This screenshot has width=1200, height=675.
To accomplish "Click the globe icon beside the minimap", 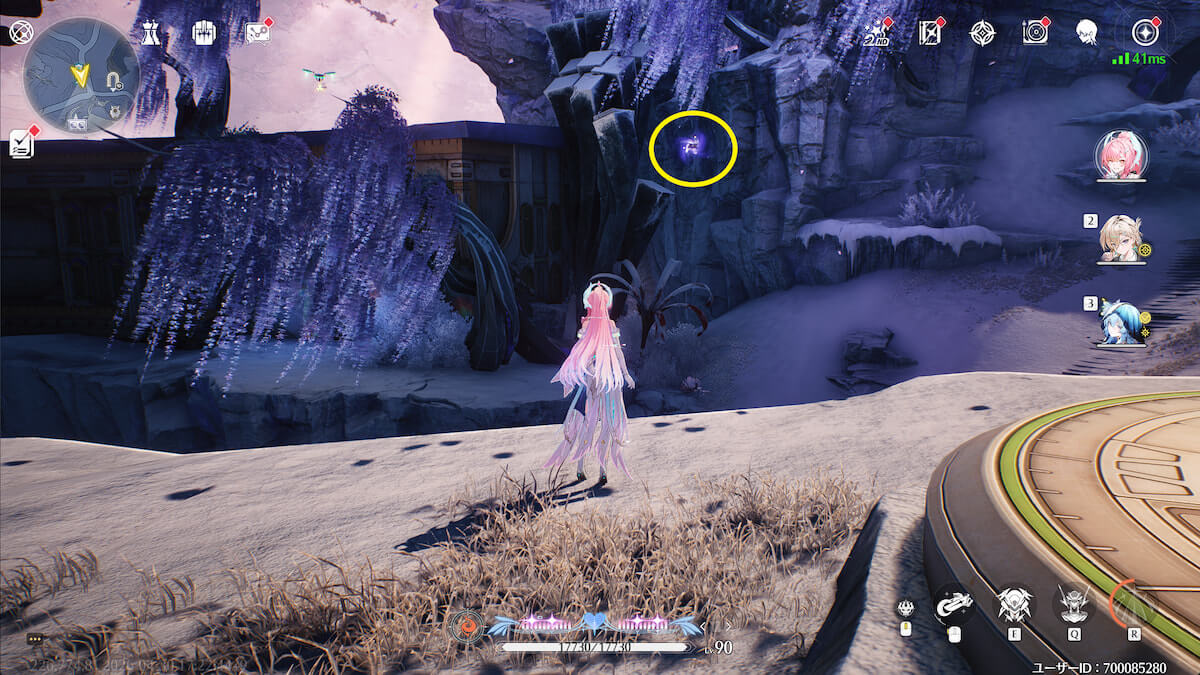I will 19,33.
